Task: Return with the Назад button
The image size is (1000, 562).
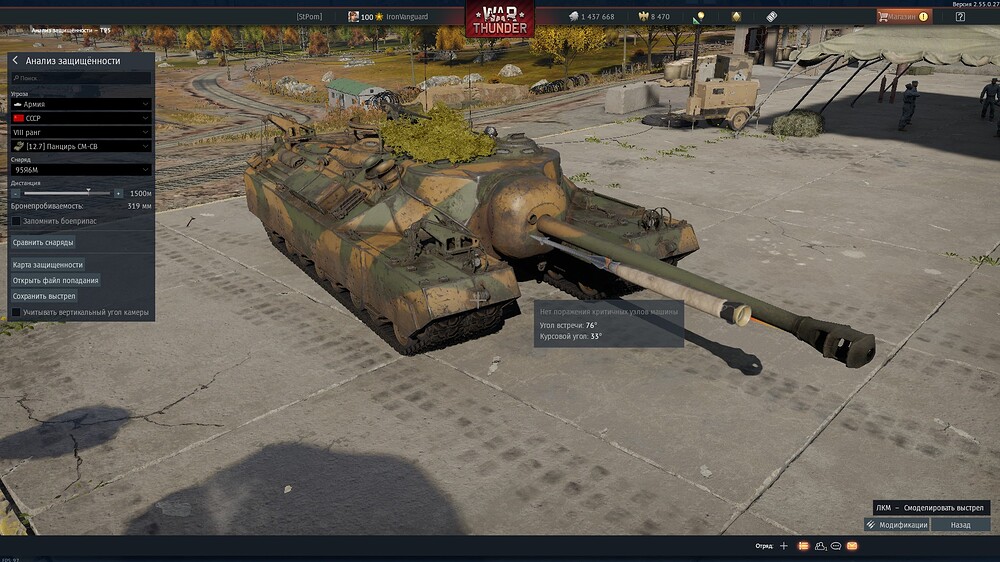Action: [x=960, y=525]
